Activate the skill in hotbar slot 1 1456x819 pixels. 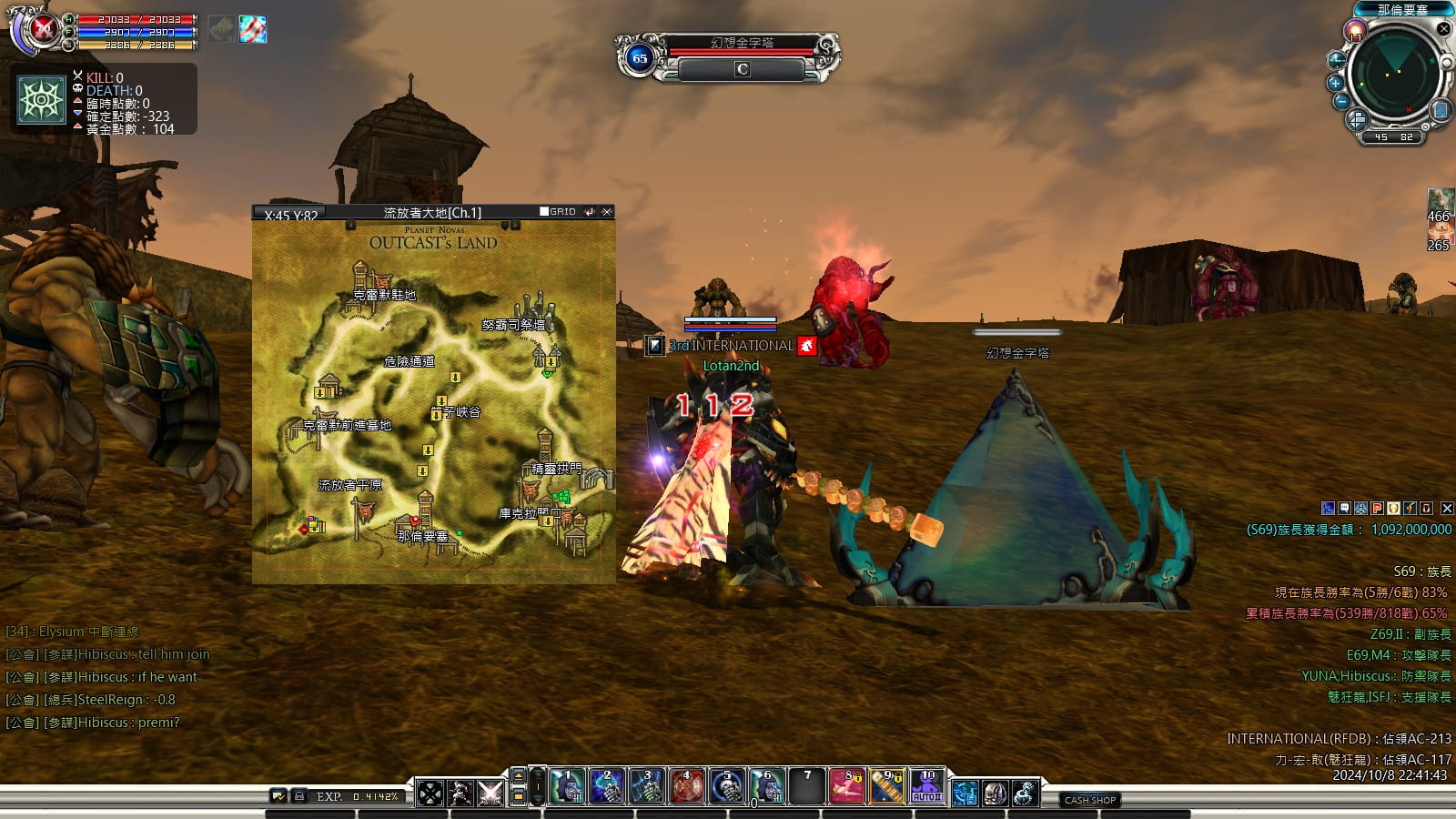coord(567,787)
